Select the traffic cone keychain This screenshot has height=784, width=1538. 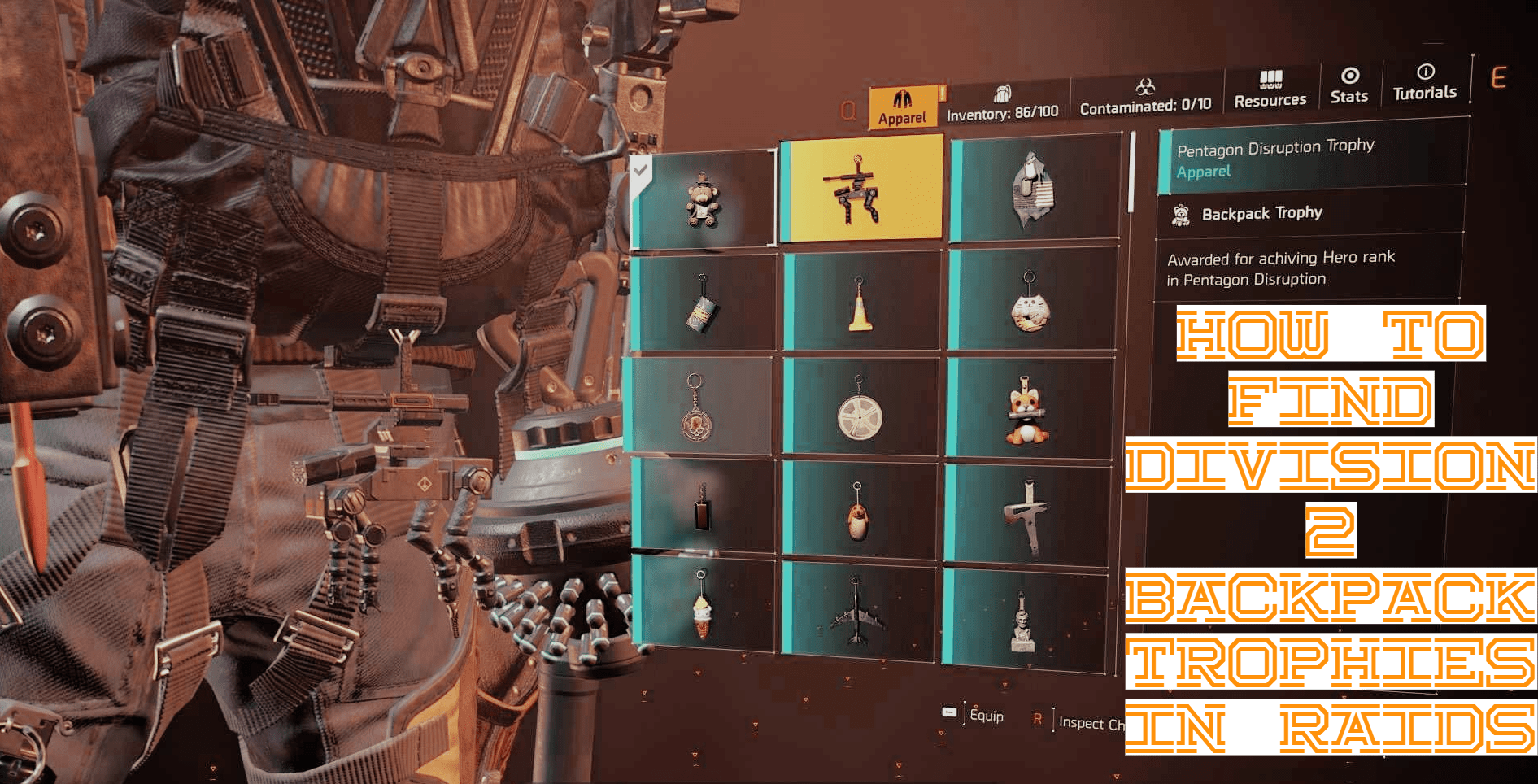pyautogui.click(x=860, y=301)
